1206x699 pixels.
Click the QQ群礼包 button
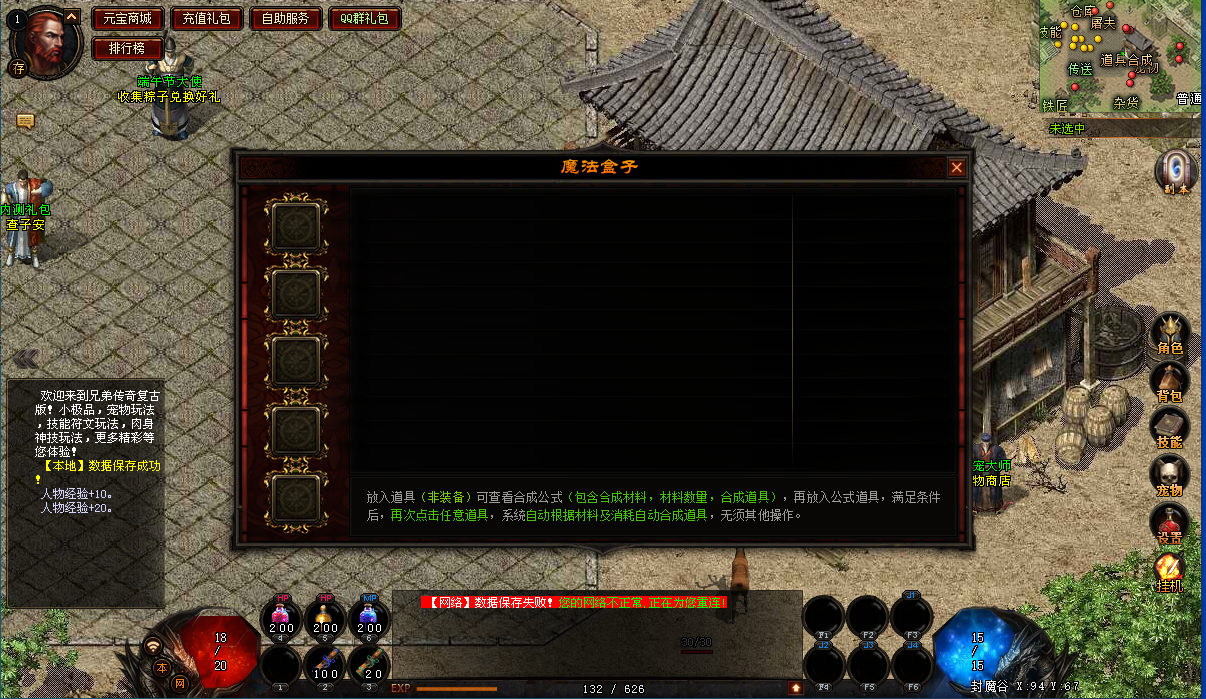tap(364, 19)
